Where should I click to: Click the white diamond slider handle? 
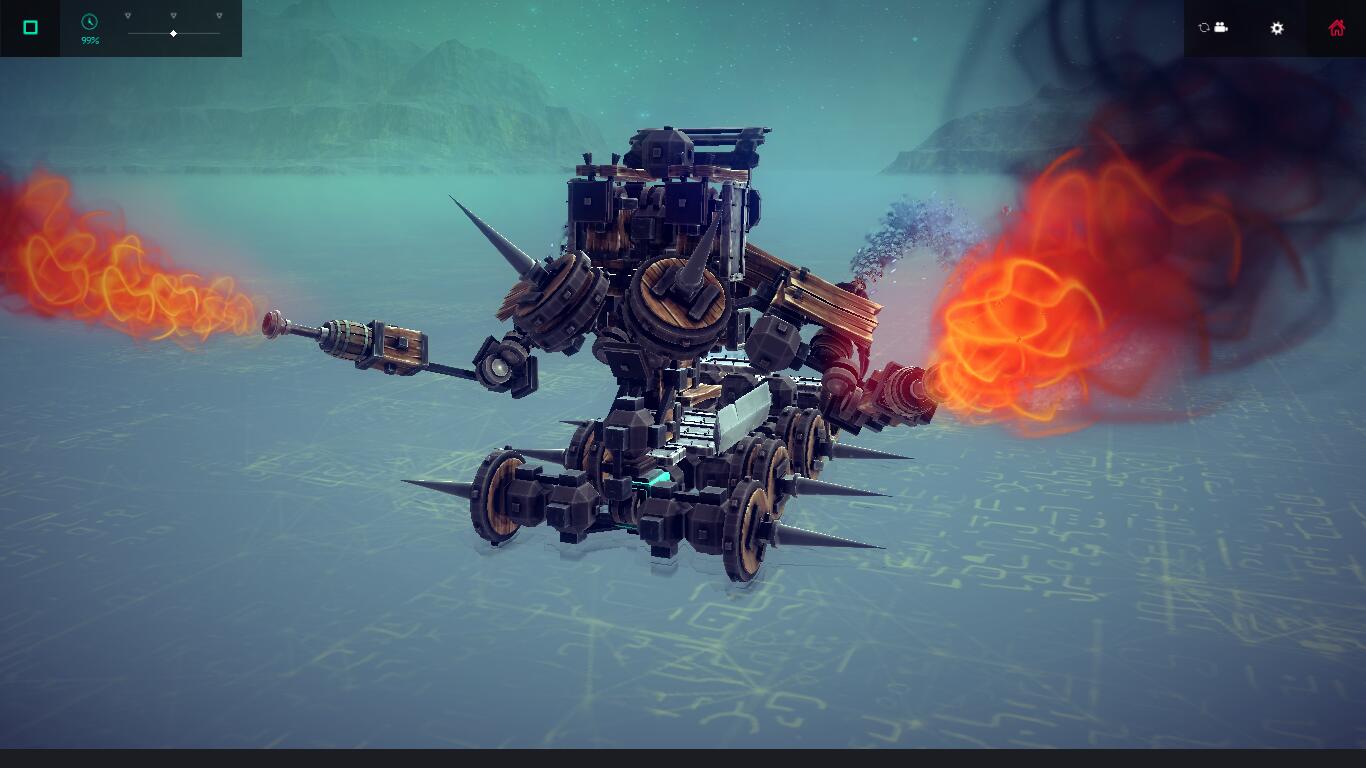coord(173,33)
